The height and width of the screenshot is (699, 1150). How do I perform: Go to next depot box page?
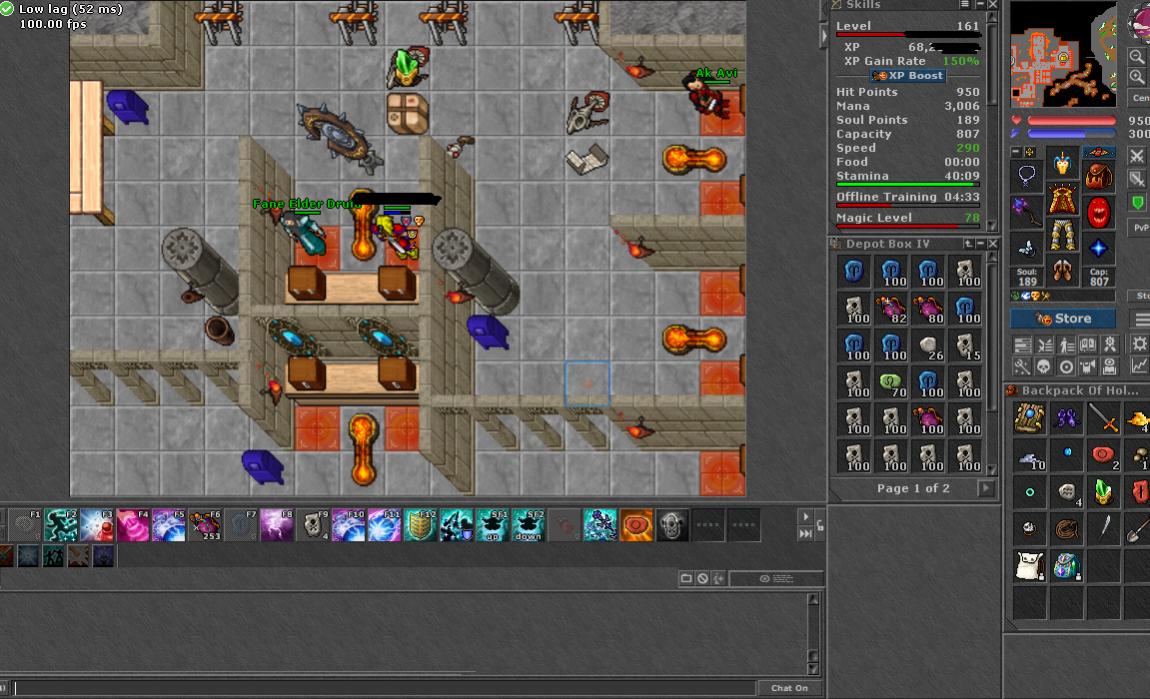click(986, 488)
